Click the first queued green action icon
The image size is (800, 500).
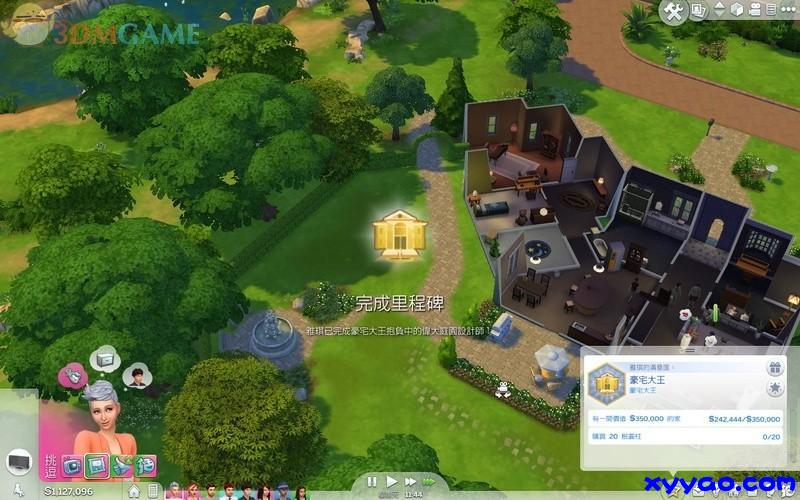[x=74, y=466]
